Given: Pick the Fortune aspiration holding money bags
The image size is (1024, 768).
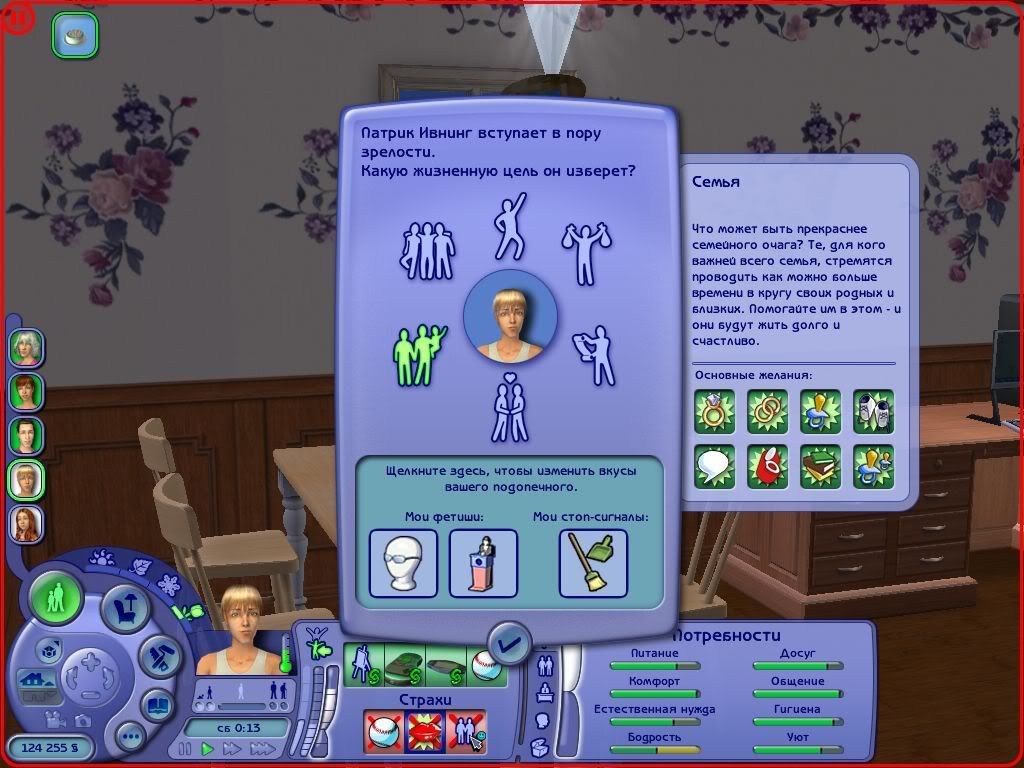Looking at the screenshot, I should (x=587, y=252).
